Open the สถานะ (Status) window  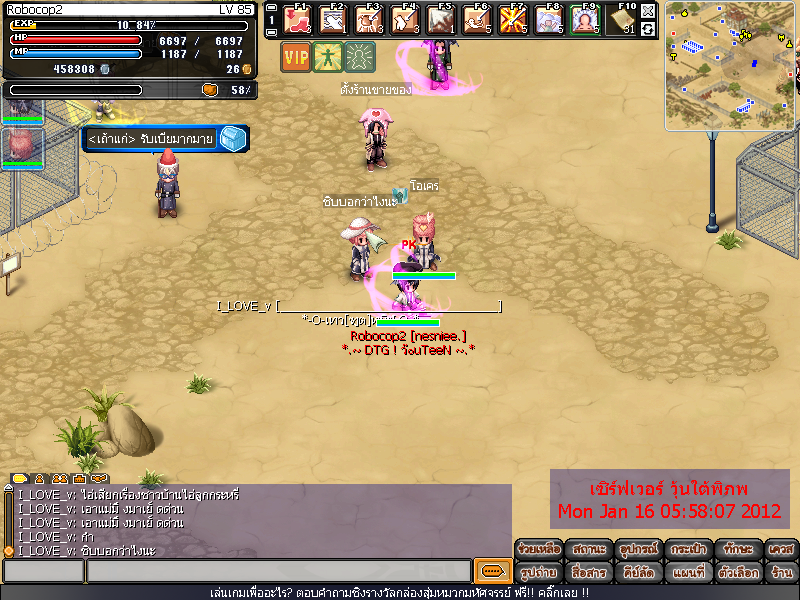click(x=589, y=550)
